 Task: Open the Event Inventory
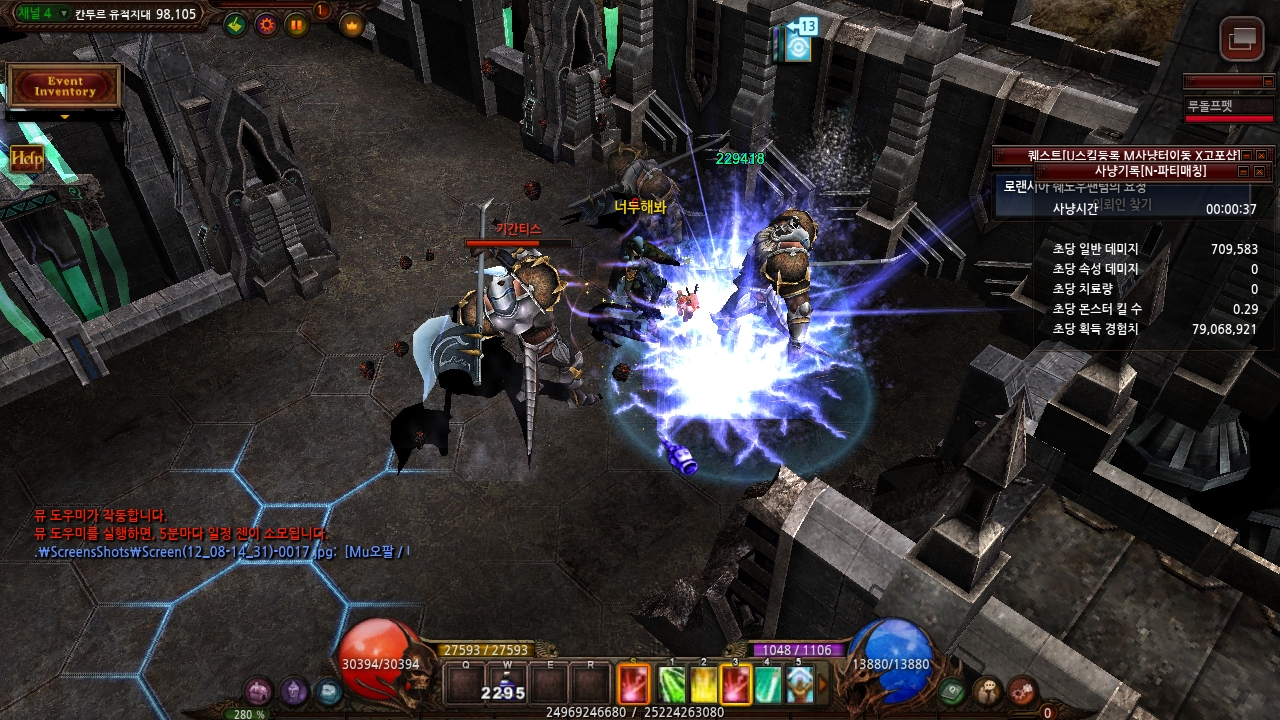[x=65, y=86]
